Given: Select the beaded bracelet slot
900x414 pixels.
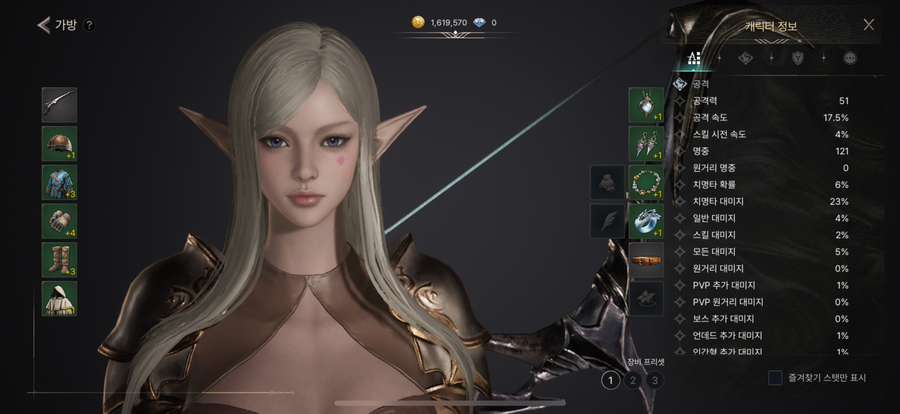Looking at the screenshot, I should pos(646,182).
